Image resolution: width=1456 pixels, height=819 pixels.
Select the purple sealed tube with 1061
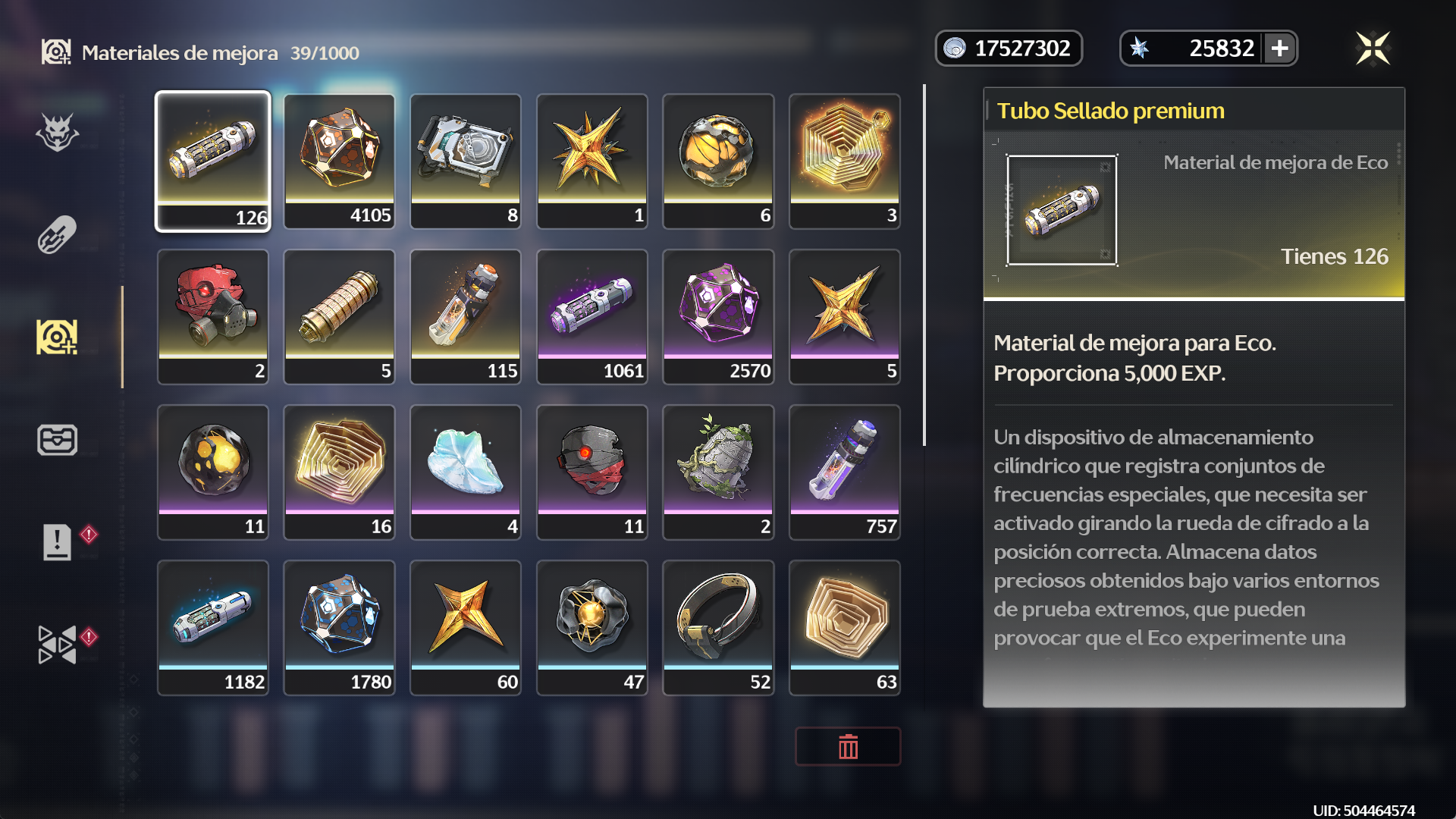pos(591,316)
